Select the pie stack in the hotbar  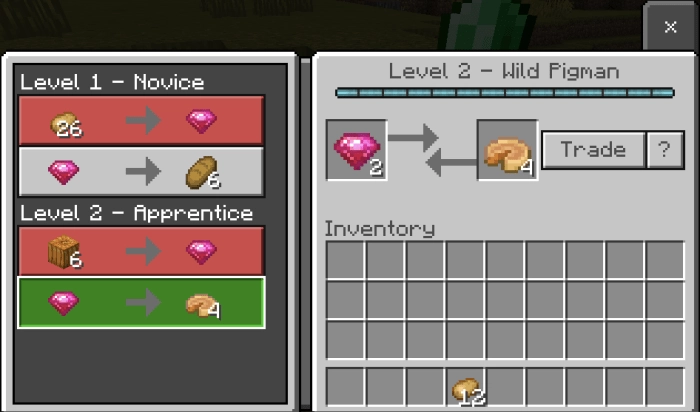click(467, 388)
